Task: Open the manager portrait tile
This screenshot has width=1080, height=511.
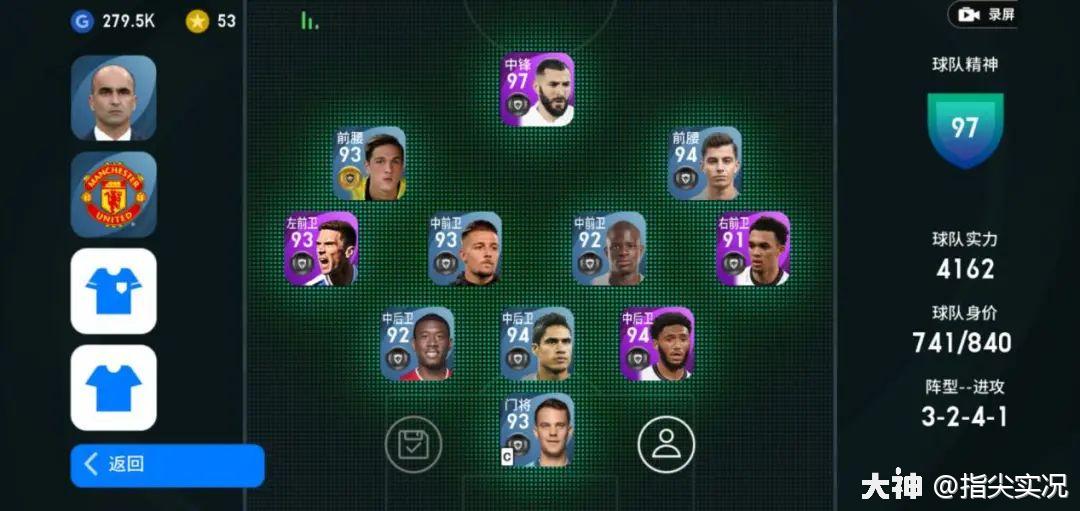Action: pos(113,98)
